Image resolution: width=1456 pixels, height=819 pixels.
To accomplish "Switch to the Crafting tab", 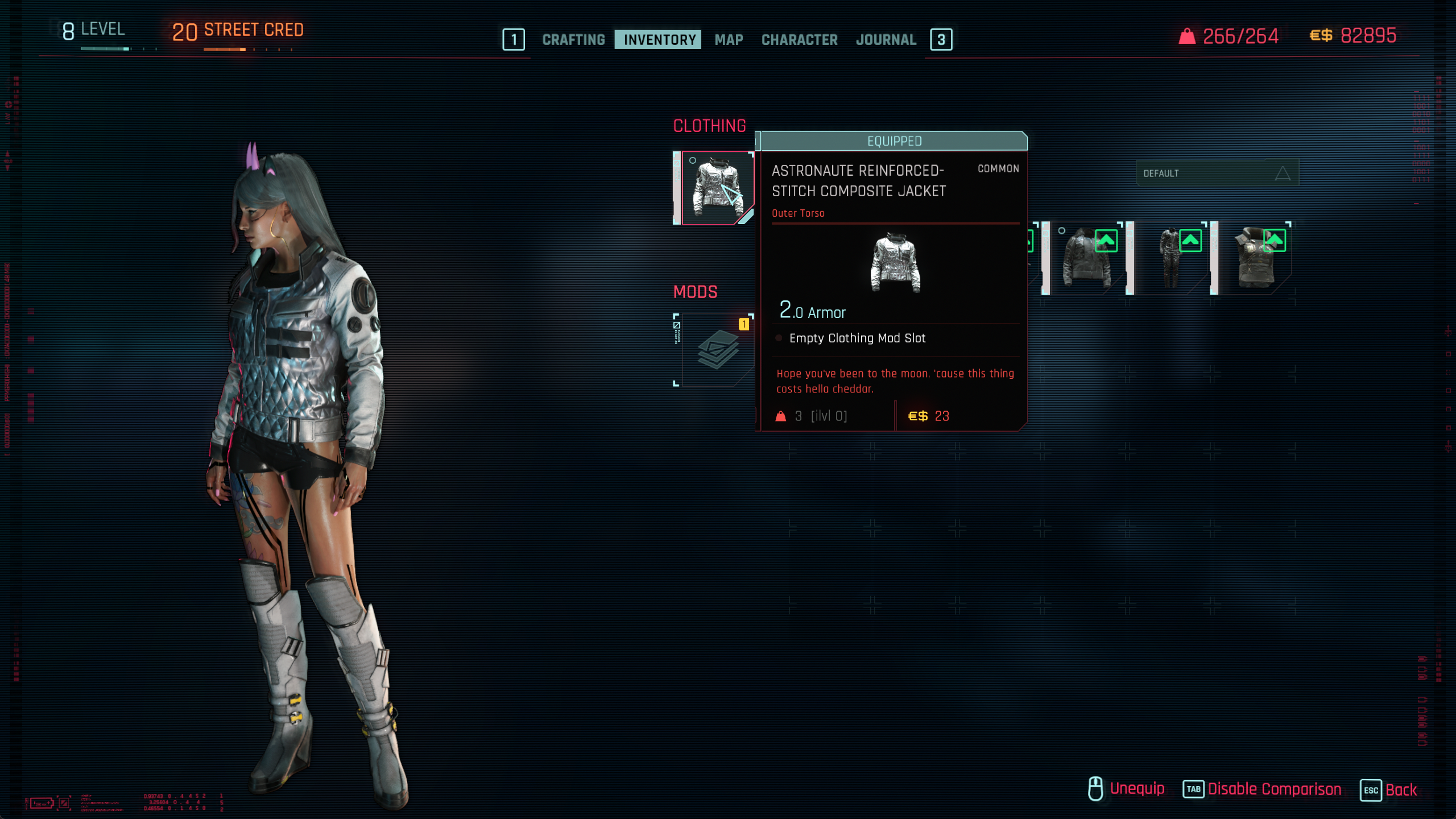I will click(573, 40).
